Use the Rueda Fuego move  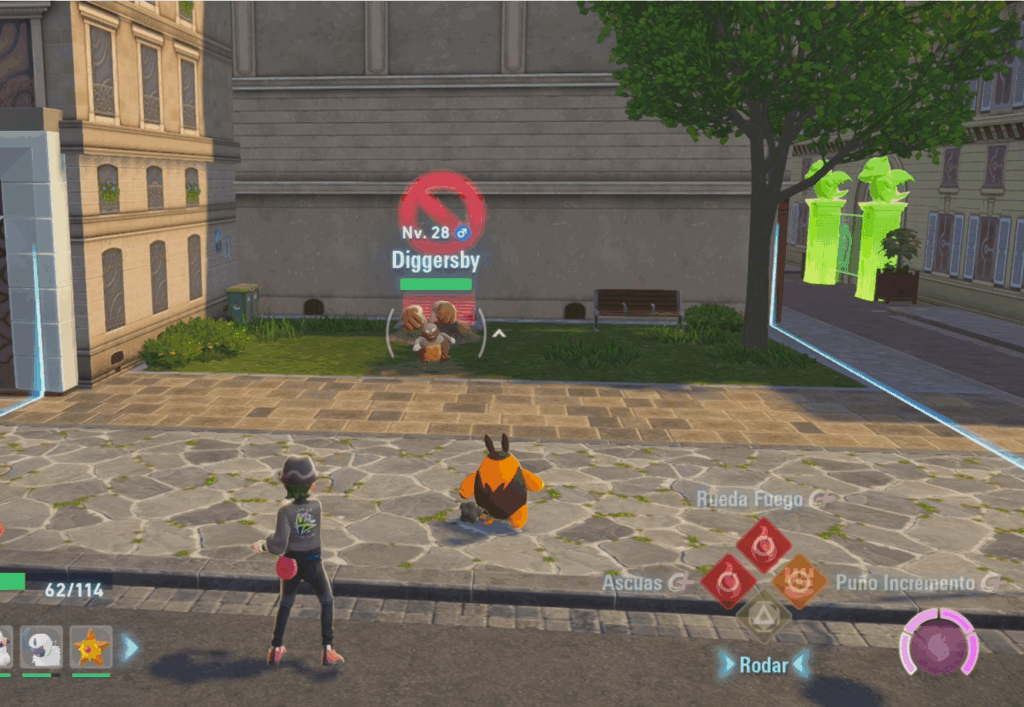pos(764,544)
